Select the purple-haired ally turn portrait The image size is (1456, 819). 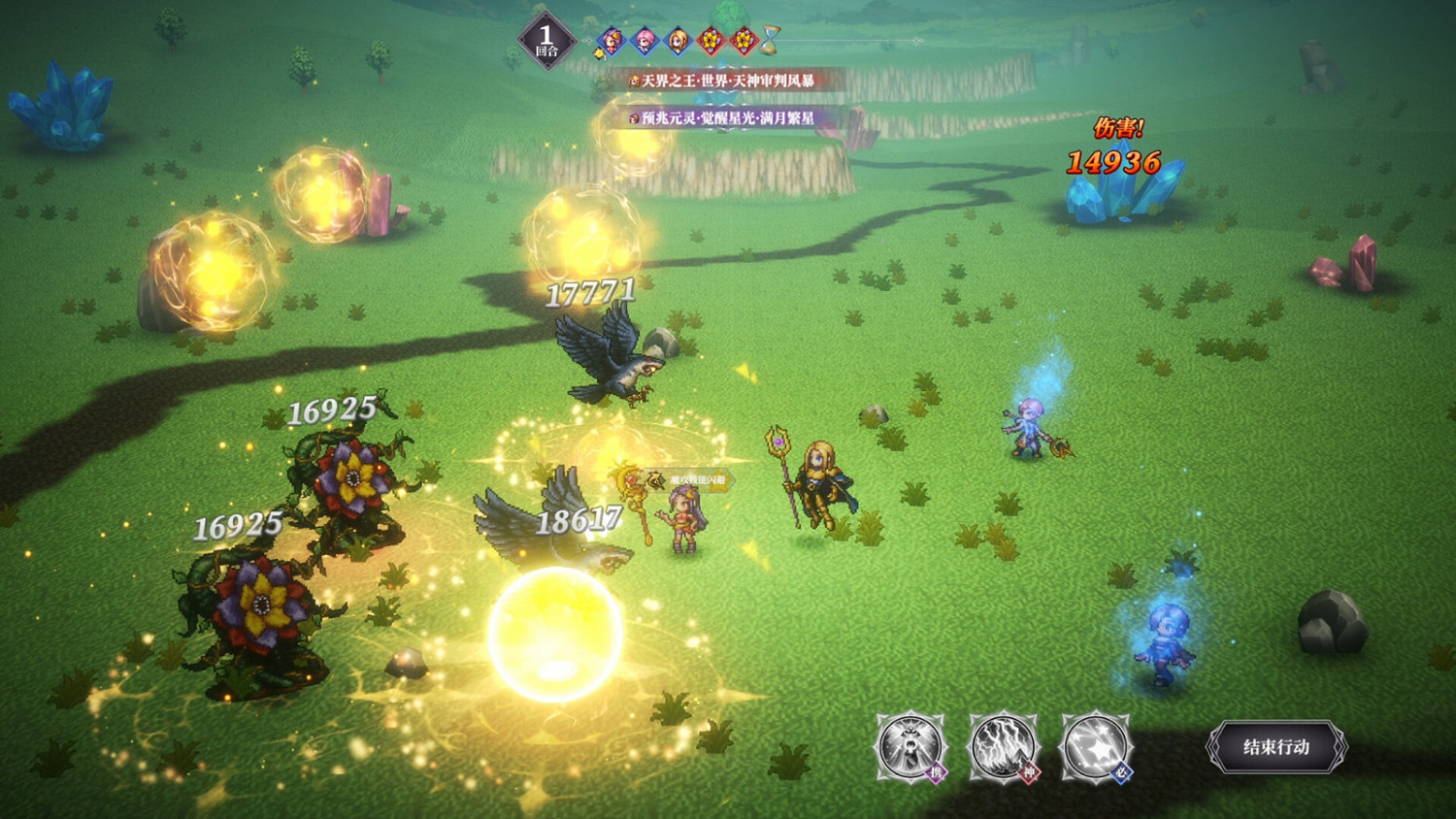pyautogui.click(x=610, y=40)
